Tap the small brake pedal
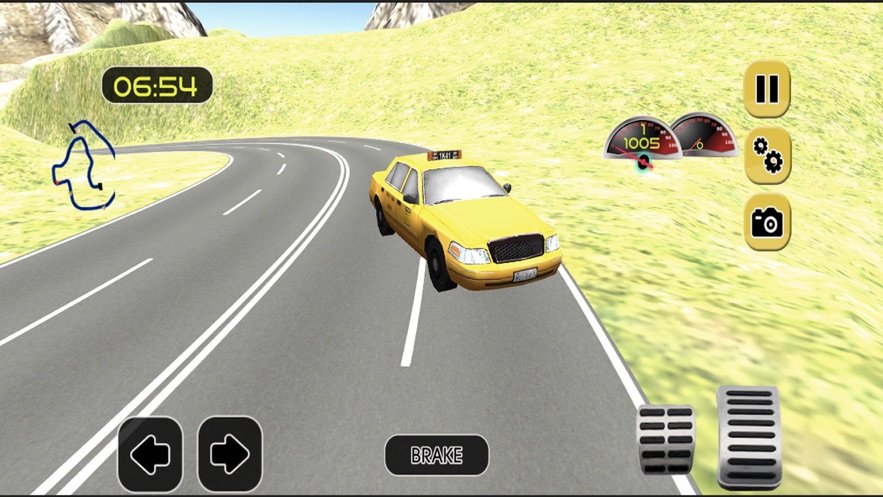This screenshot has width=883, height=497. [667, 438]
